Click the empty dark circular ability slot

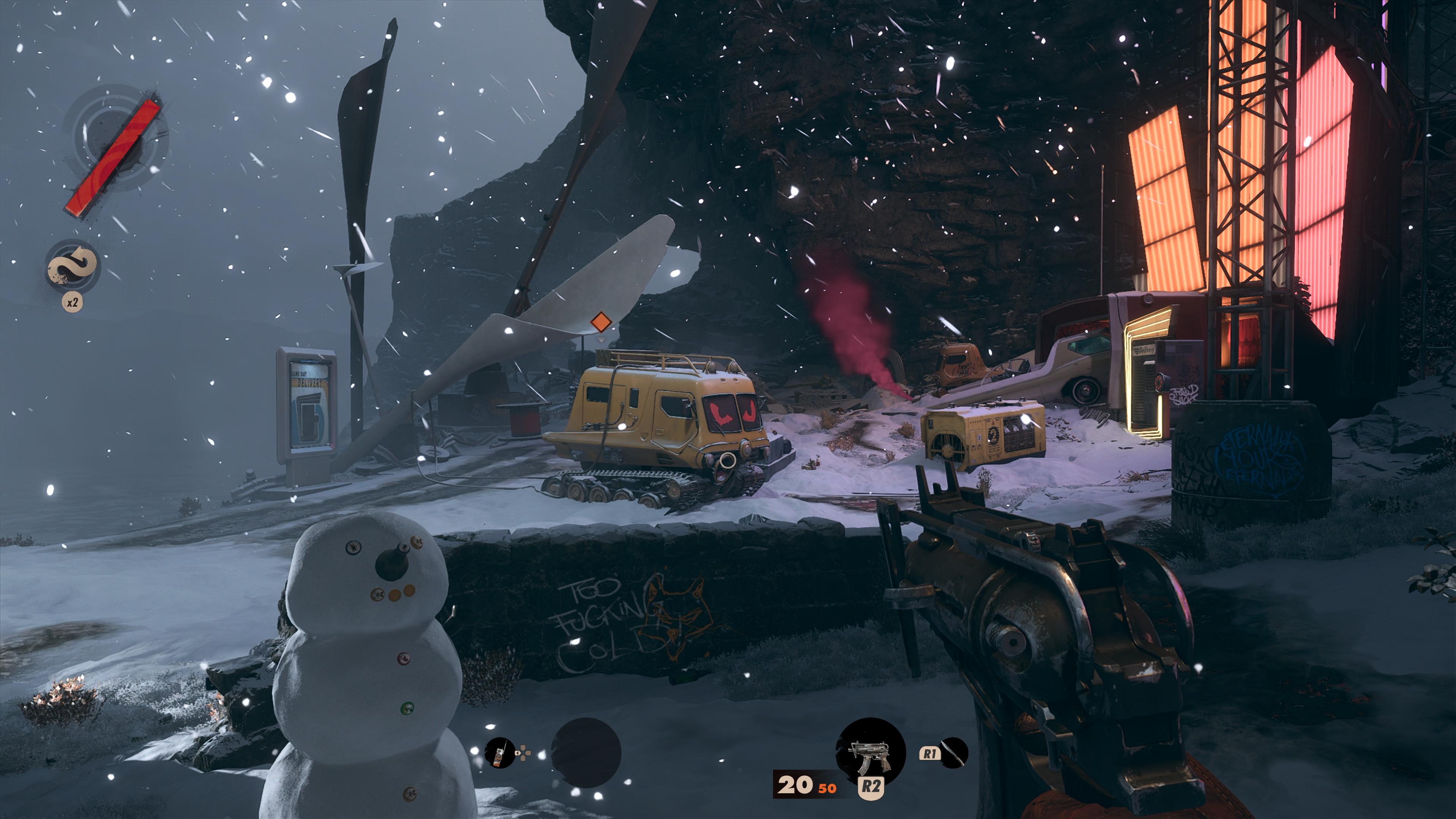(x=585, y=753)
